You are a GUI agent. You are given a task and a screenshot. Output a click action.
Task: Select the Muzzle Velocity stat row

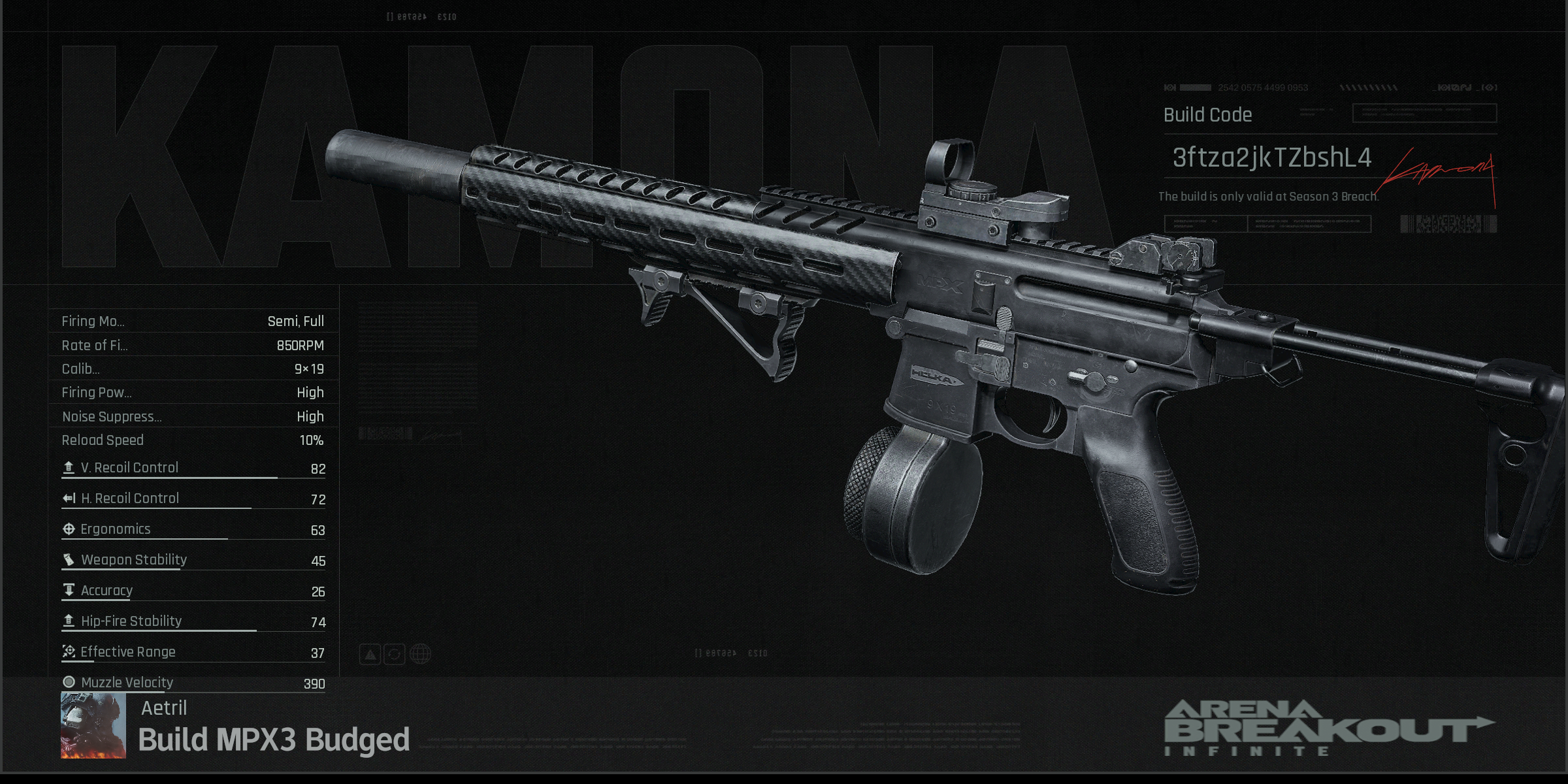click(193, 683)
